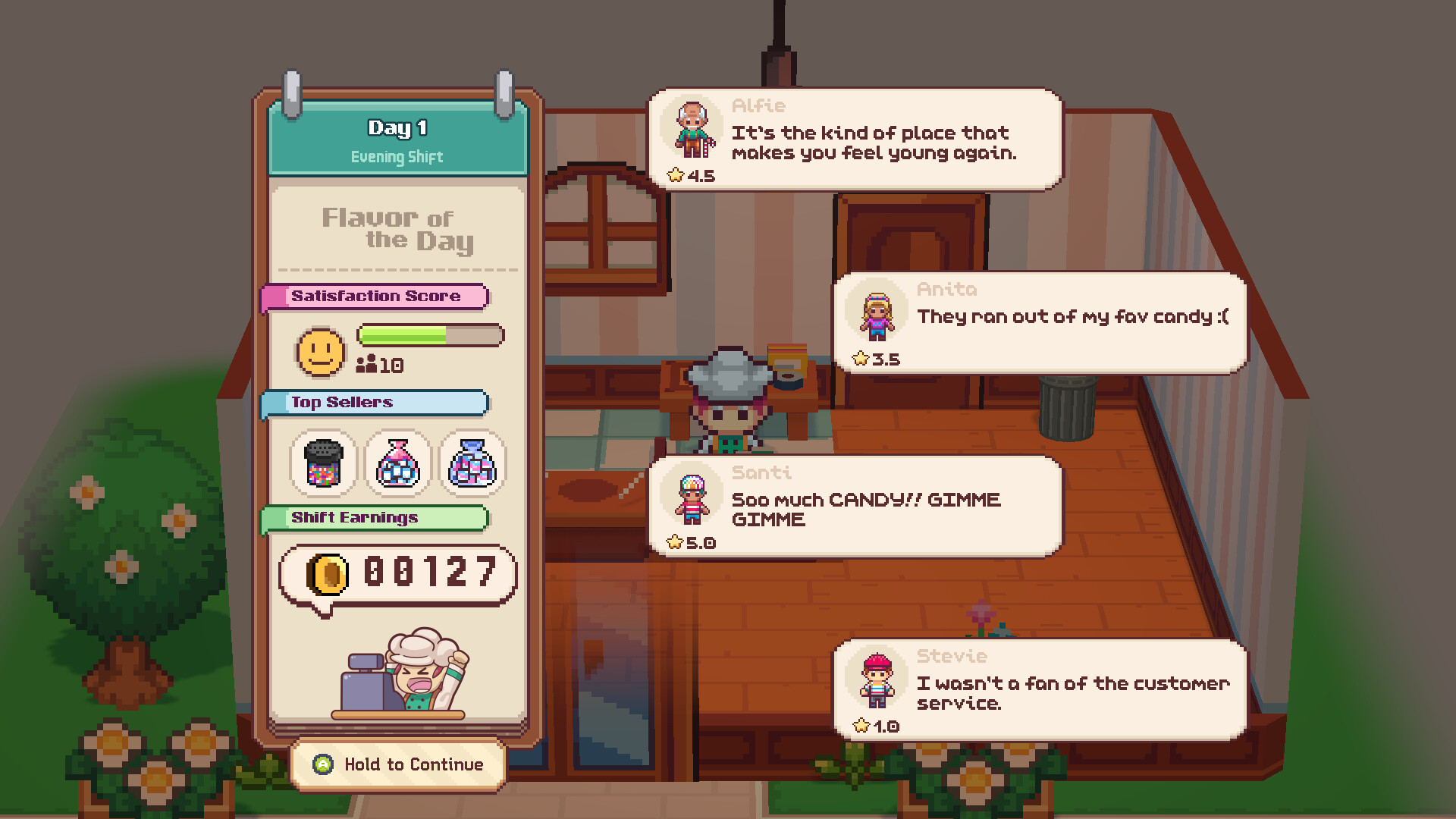Click the star next to Stevie's 1.0 rating

click(x=861, y=724)
